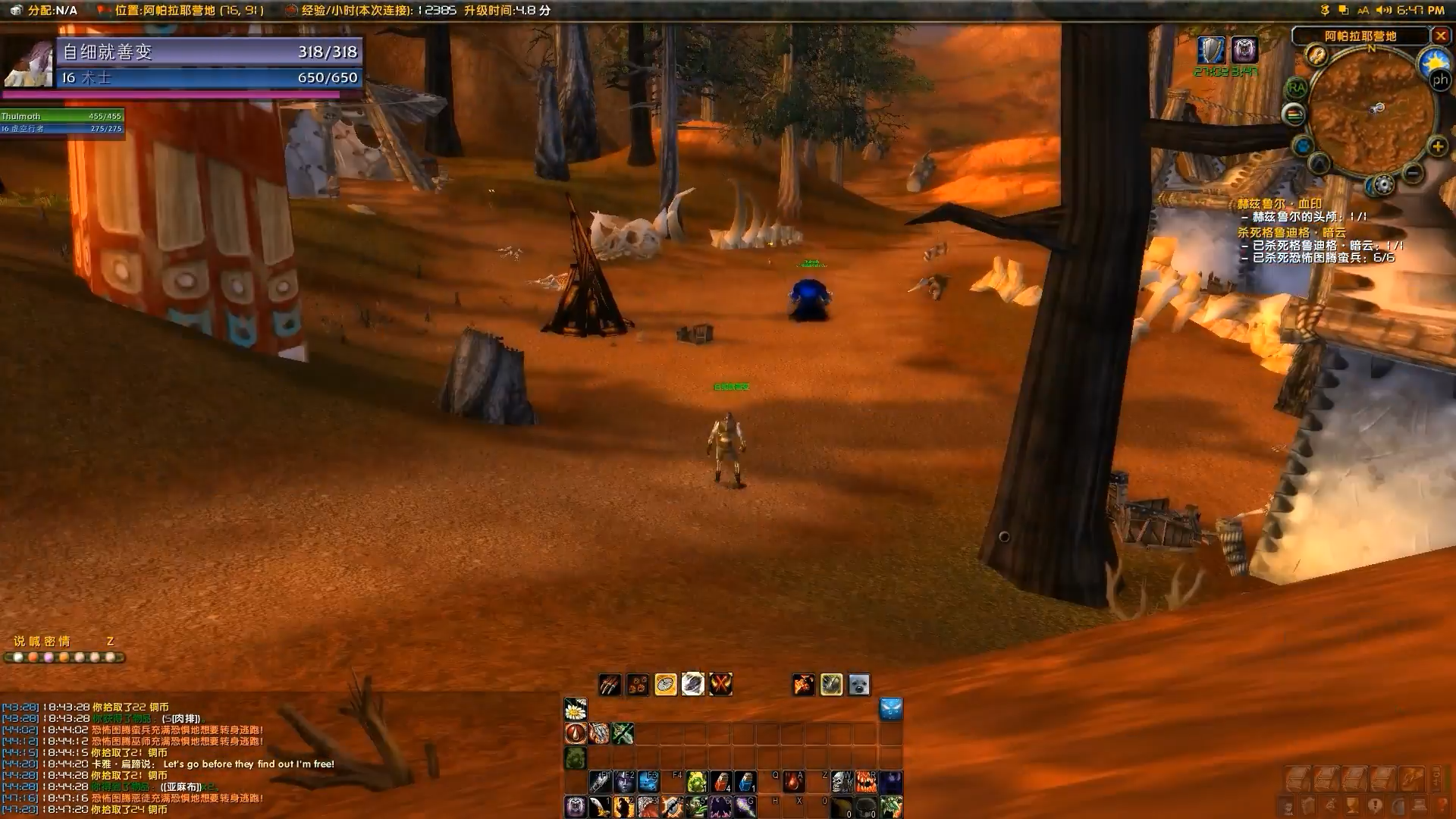The height and width of the screenshot is (819, 1456).
Task: Click the minimap zoom-in plus button
Action: coord(1437,146)
